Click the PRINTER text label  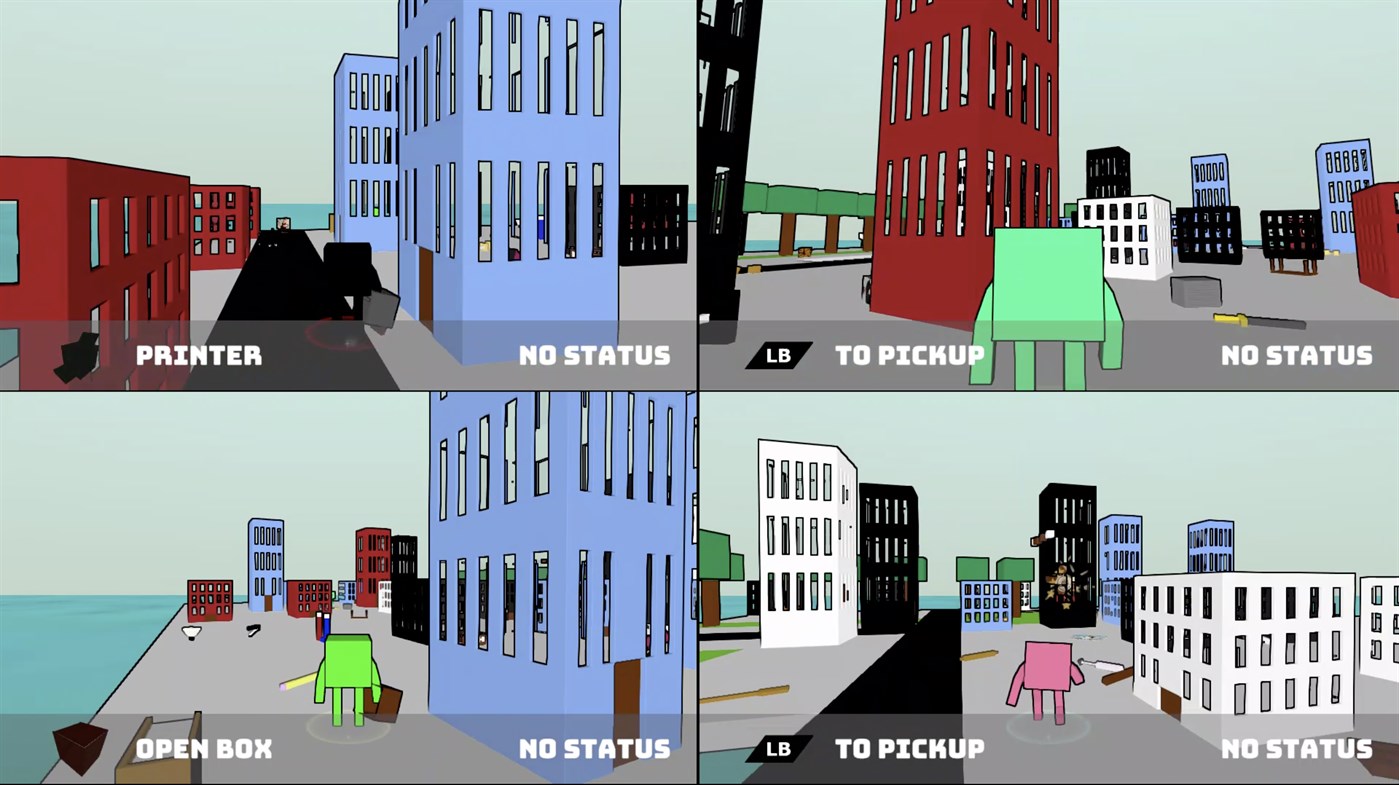tap(198, 354)
